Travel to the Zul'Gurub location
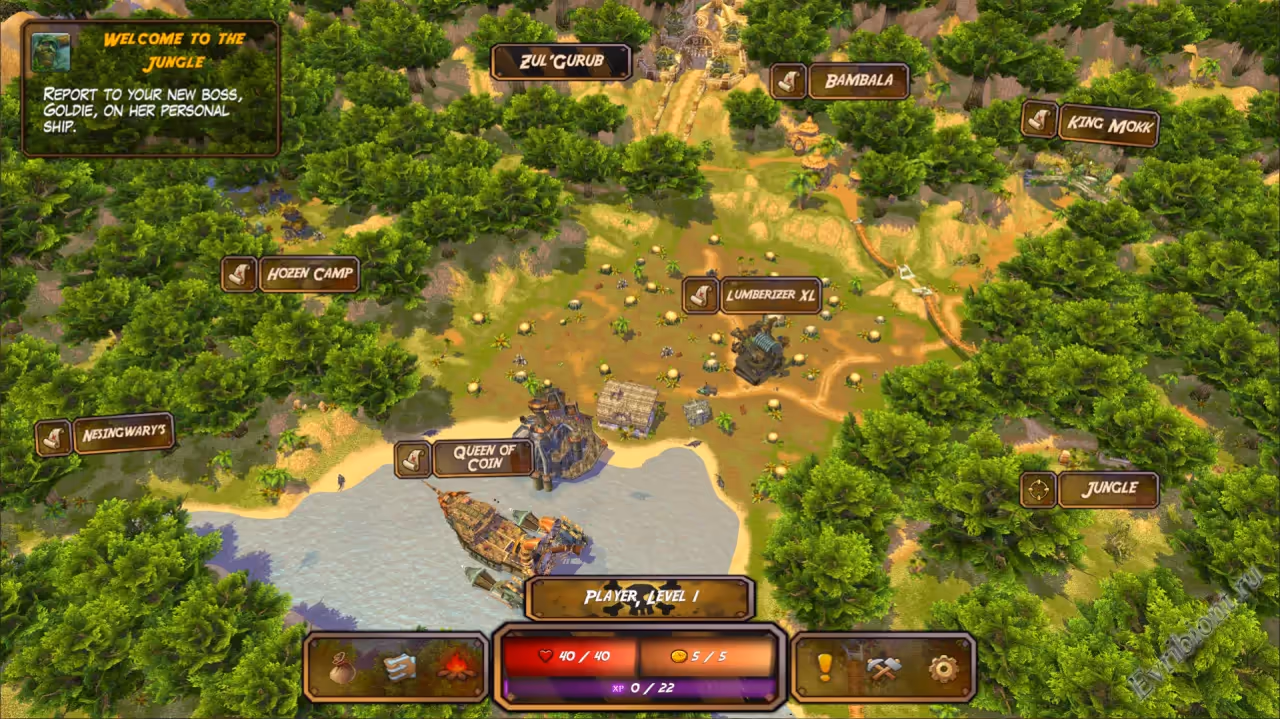The width and height of the screenshot is (1280, 719). pos(561,62)
